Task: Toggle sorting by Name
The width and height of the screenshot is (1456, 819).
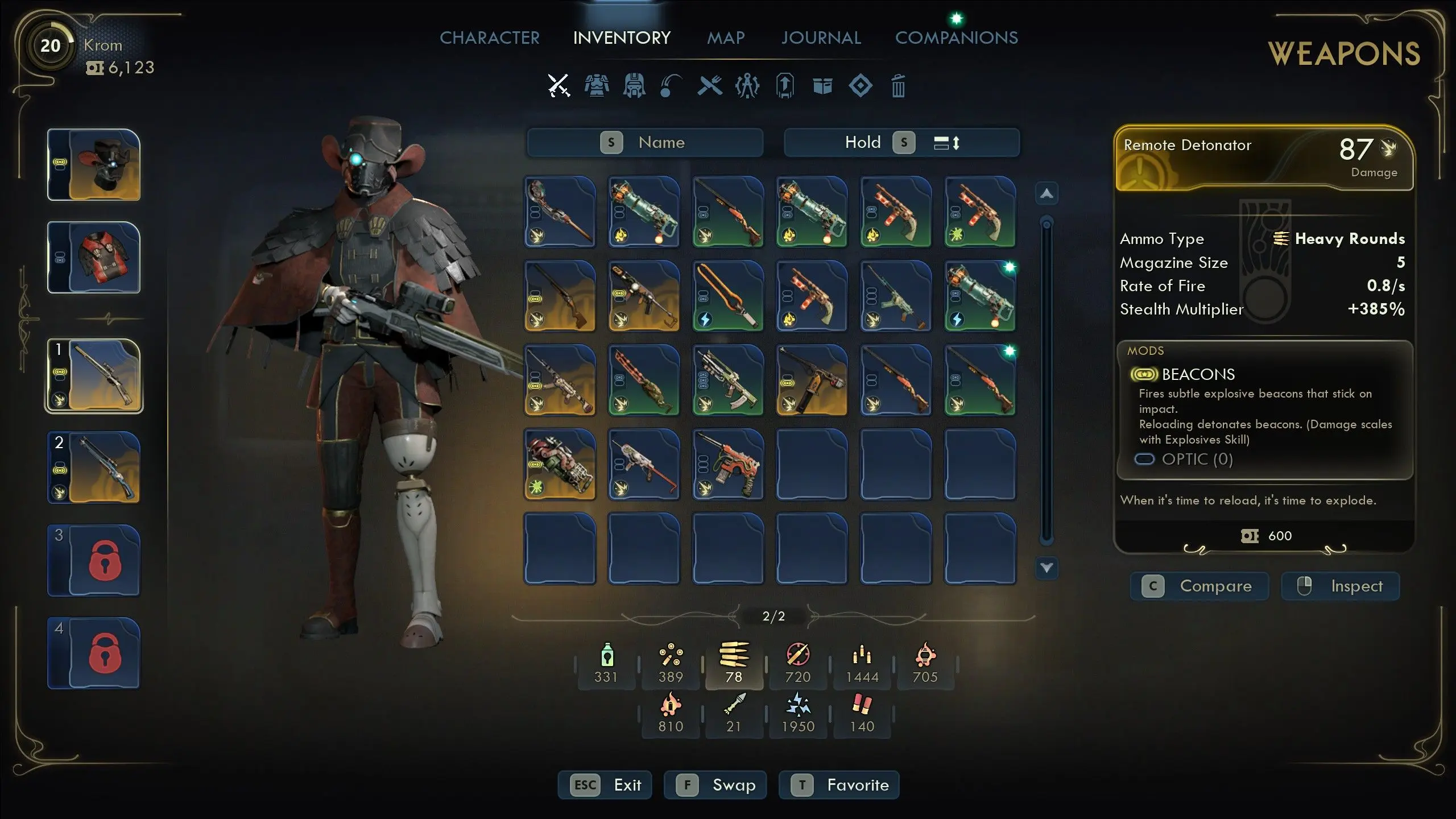Action: click(646, 142)
